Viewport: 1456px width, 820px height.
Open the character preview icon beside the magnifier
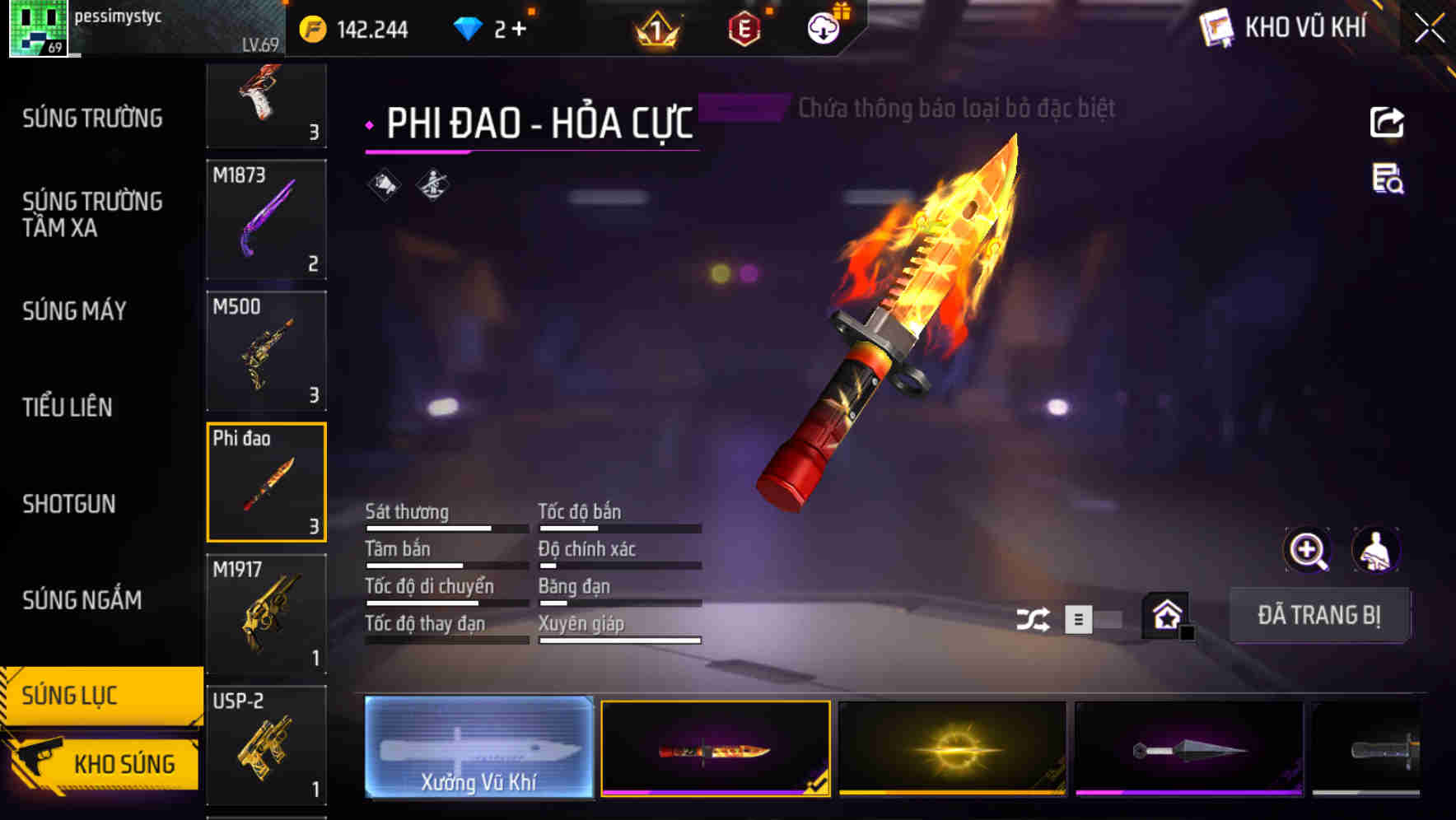pyautogui.click(x=1377, y=549)
